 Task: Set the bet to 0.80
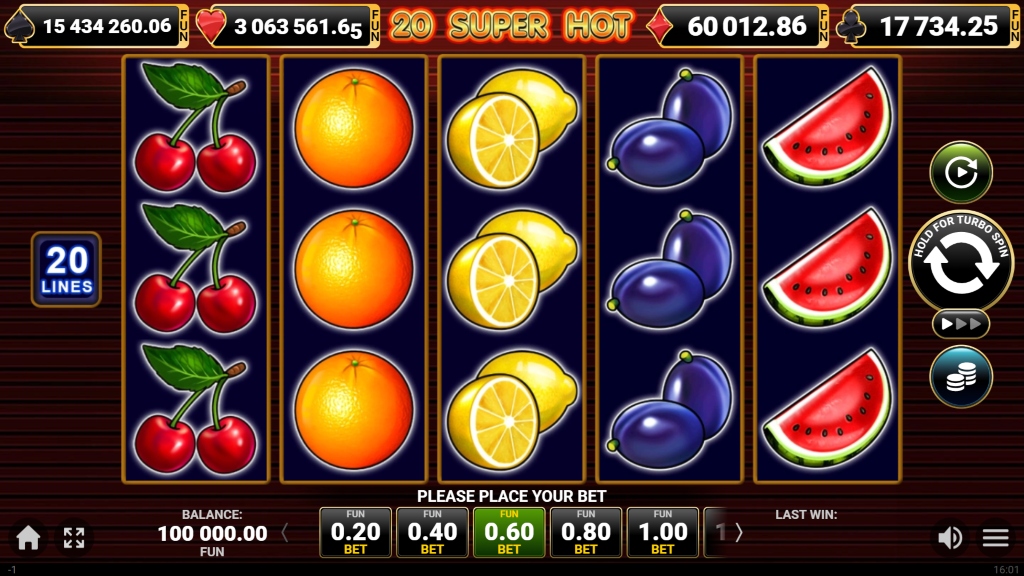point(586,532)
